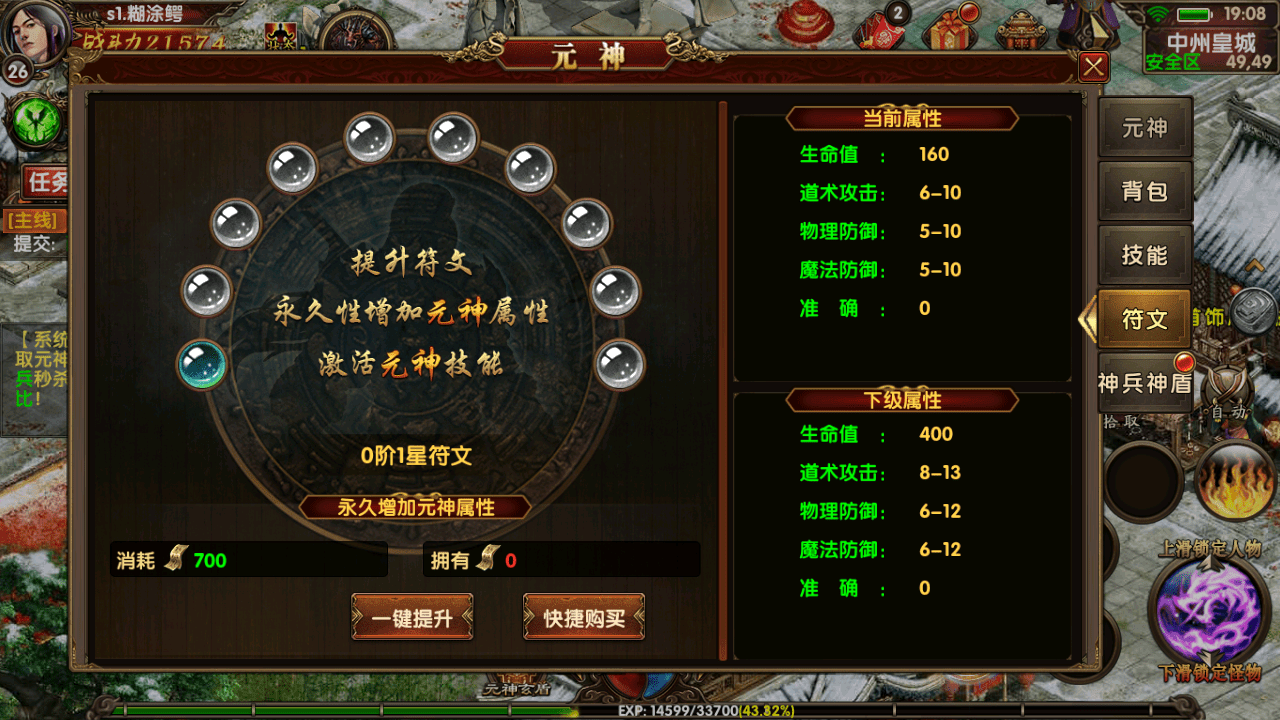This screenshot has width=1280, height=720.
Task: Expand the quest tracker panel
Action: coord(43,181)
